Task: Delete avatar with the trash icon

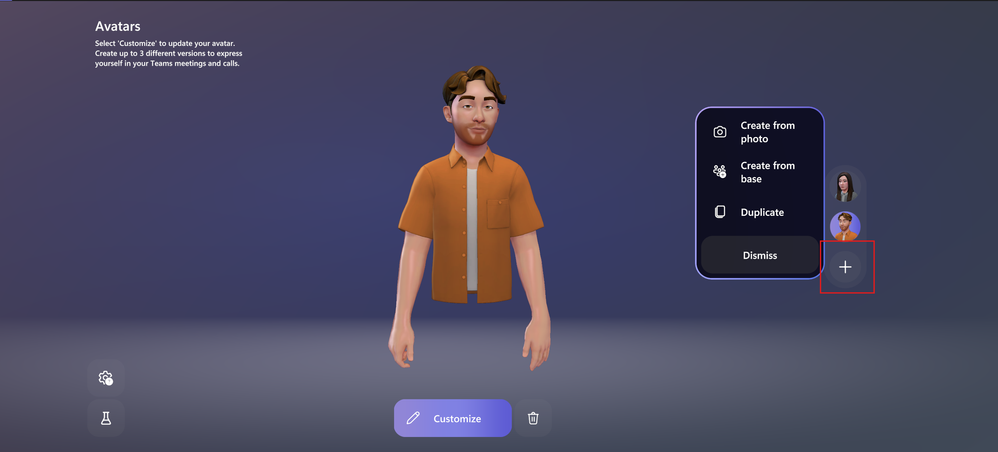Action: [x=533, y=418]
